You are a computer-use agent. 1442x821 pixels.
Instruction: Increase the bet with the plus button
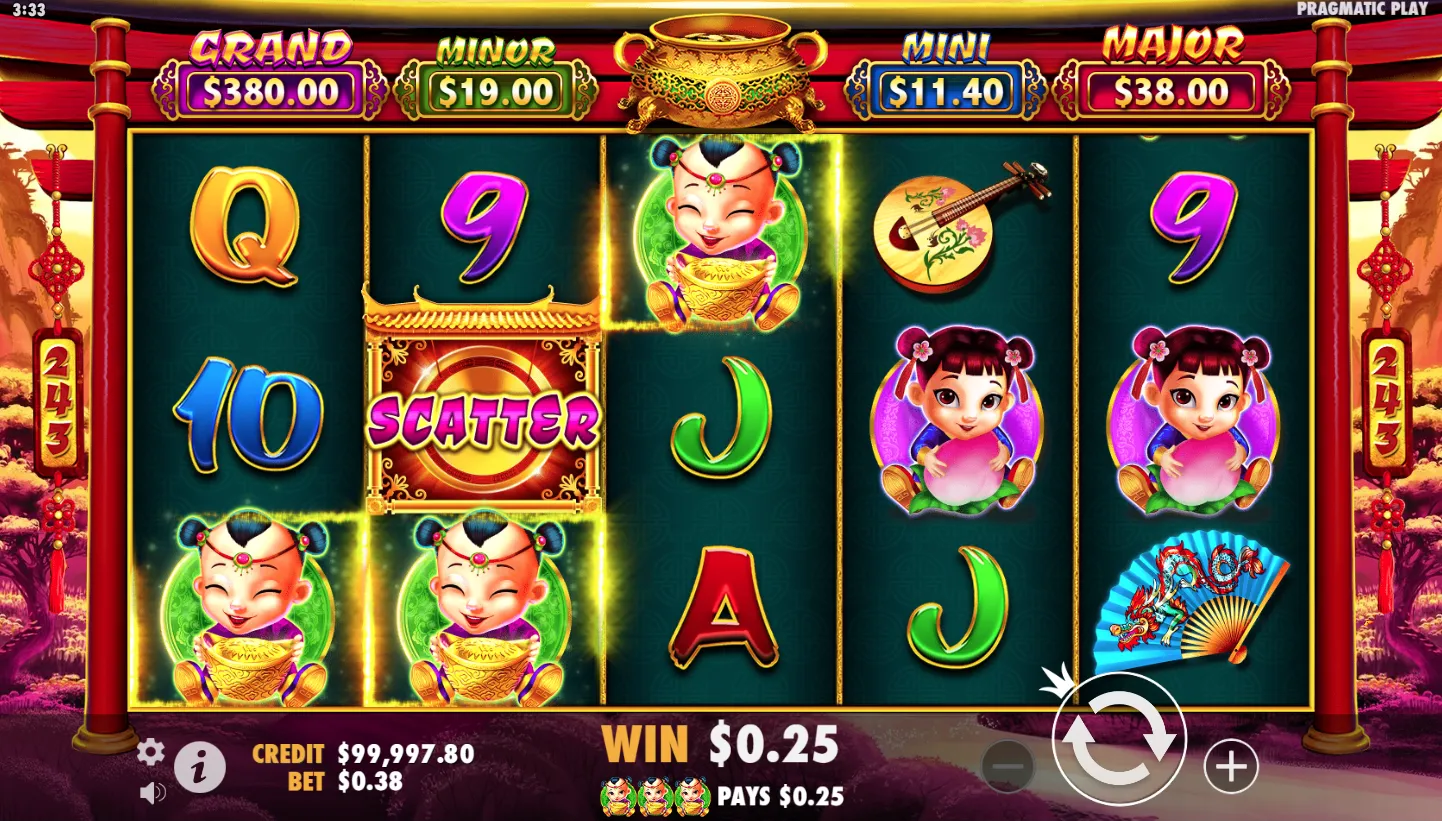point(1230,767)
